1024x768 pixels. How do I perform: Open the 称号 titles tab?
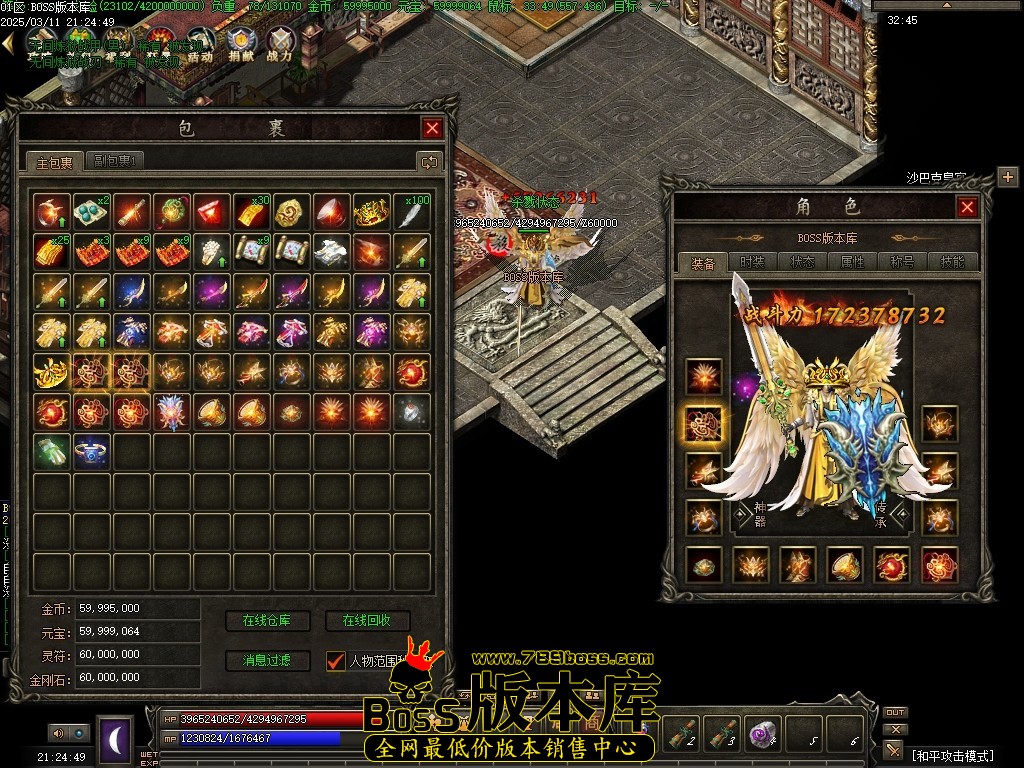pos(903,262)
